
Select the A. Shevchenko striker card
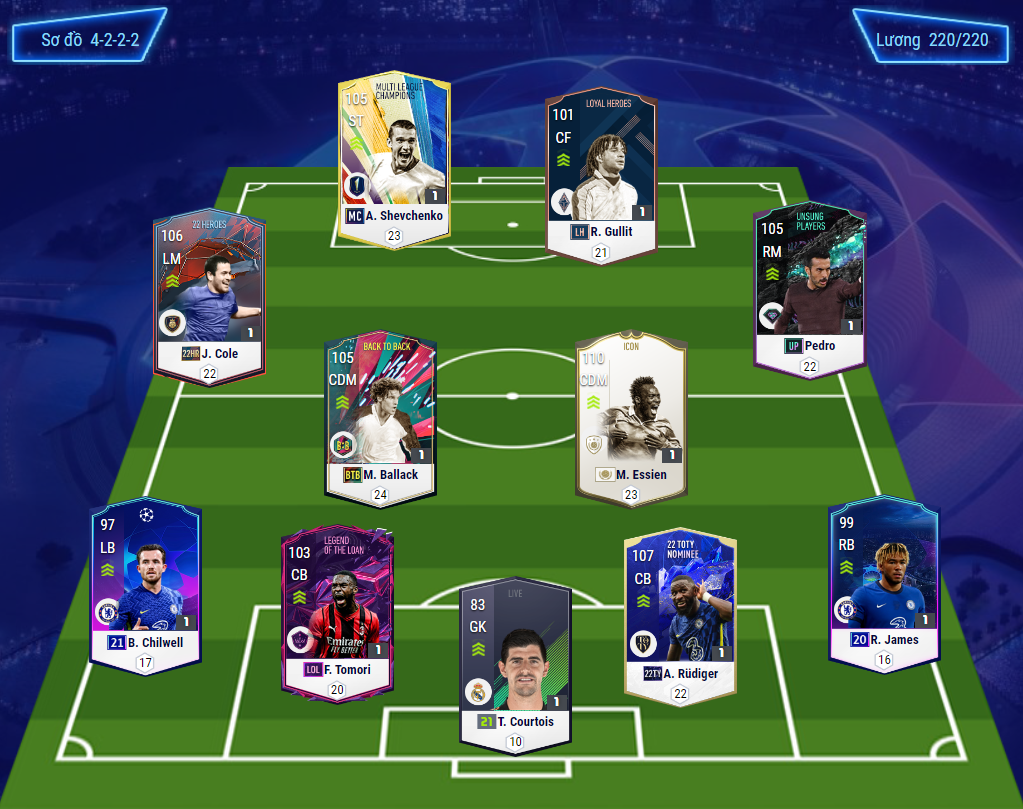coord(394,150)
